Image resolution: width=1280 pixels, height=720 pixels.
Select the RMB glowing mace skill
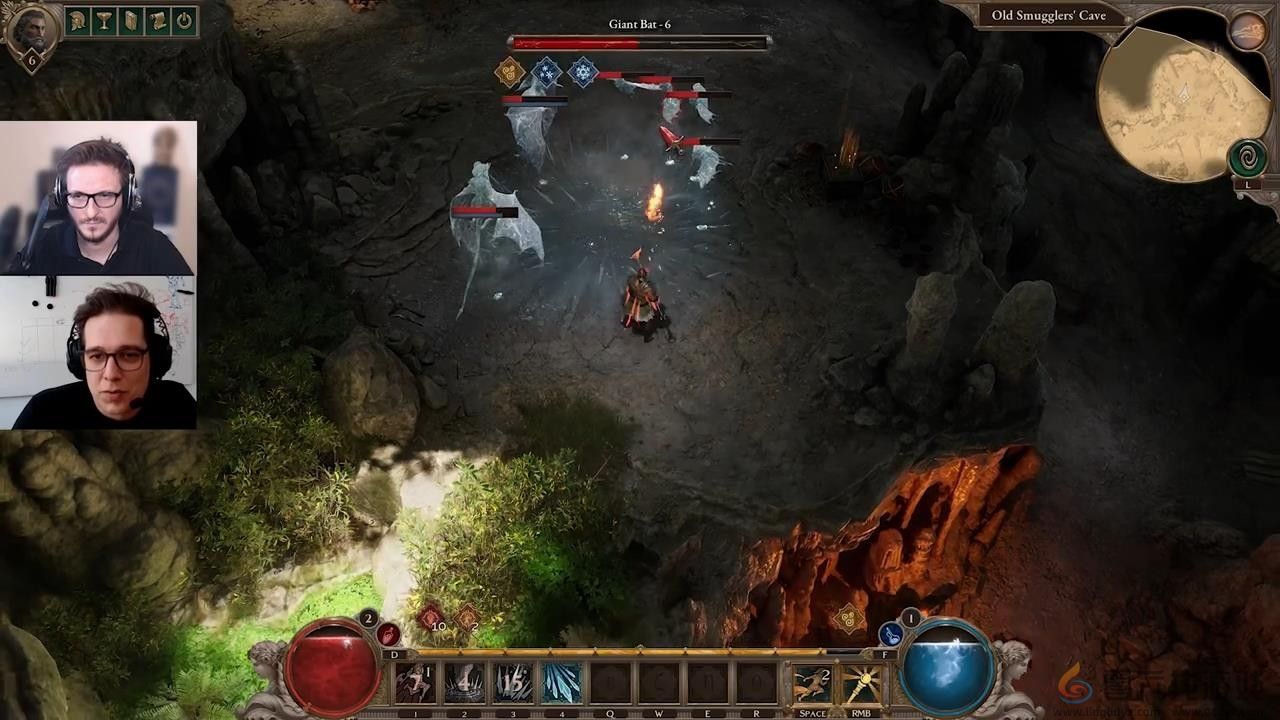(x=860, y=684)
